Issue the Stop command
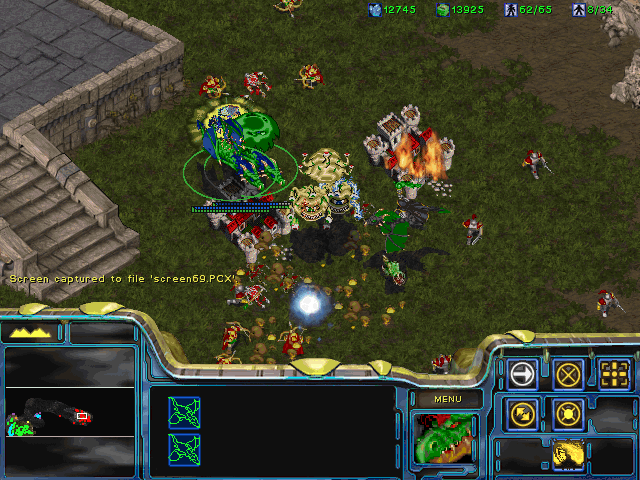The width and height of the screenshot is (640, 480). click(x=568, y=374)
